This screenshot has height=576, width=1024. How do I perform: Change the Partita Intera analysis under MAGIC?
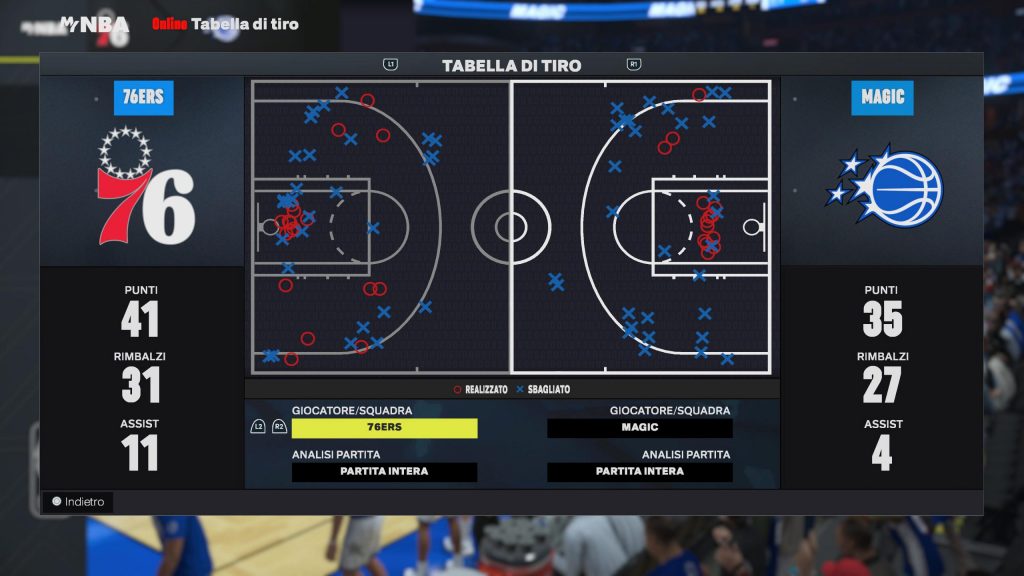[x=639, y=472]
